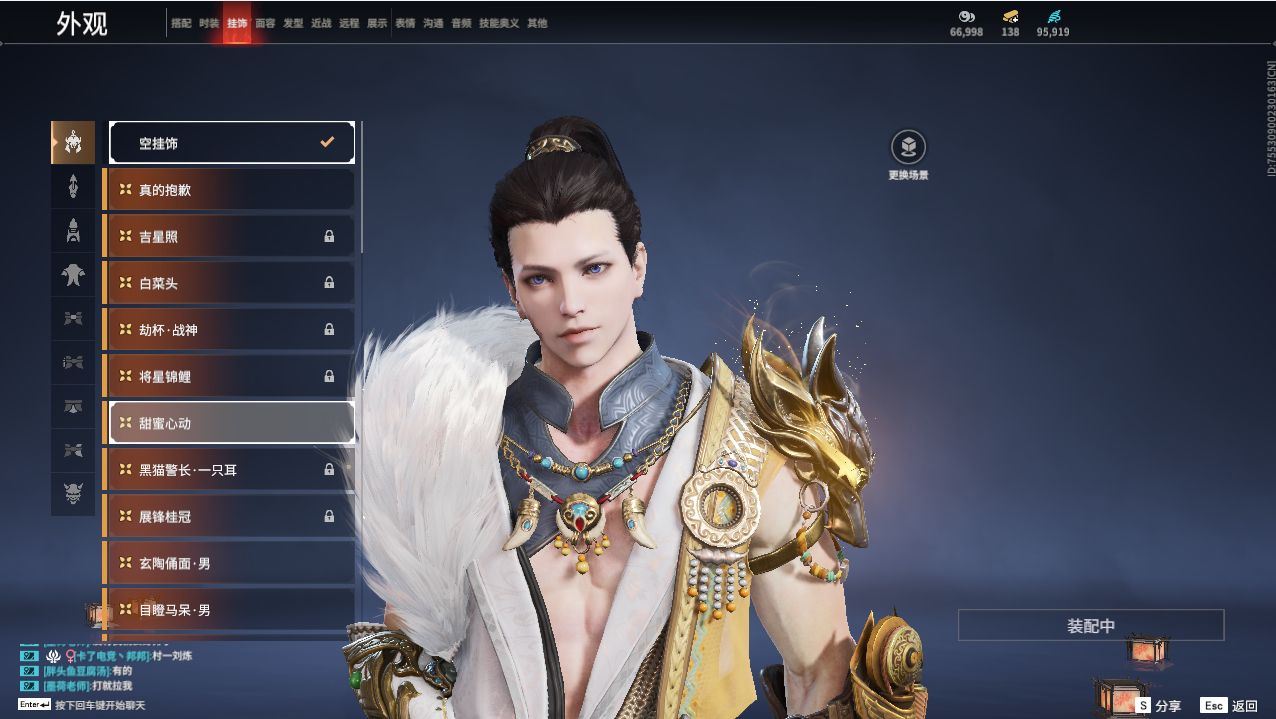
Task: Open the 搭配 tab
Action: [181, 23]
